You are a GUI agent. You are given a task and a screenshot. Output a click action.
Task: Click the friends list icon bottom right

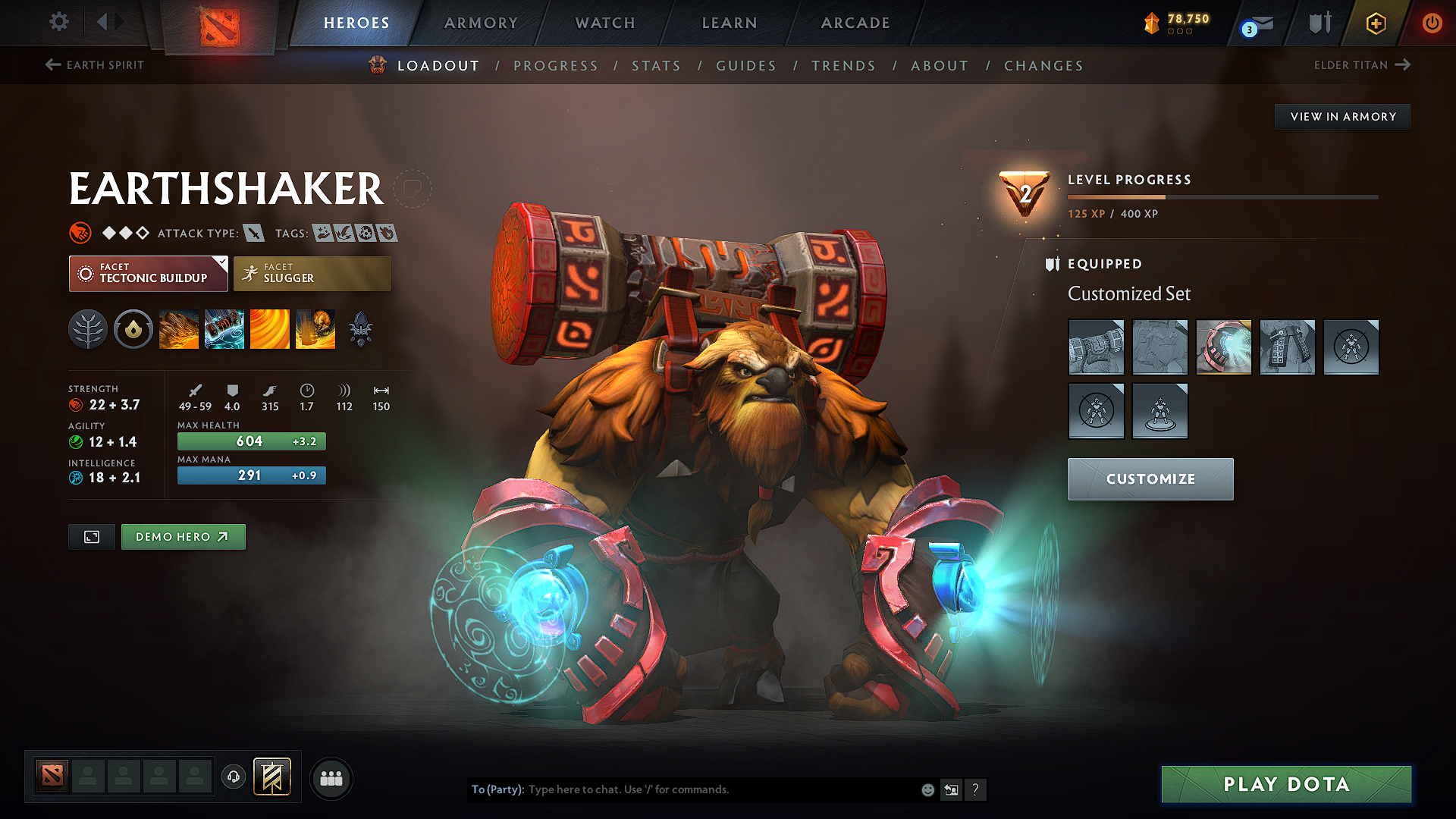pos(330,777)
